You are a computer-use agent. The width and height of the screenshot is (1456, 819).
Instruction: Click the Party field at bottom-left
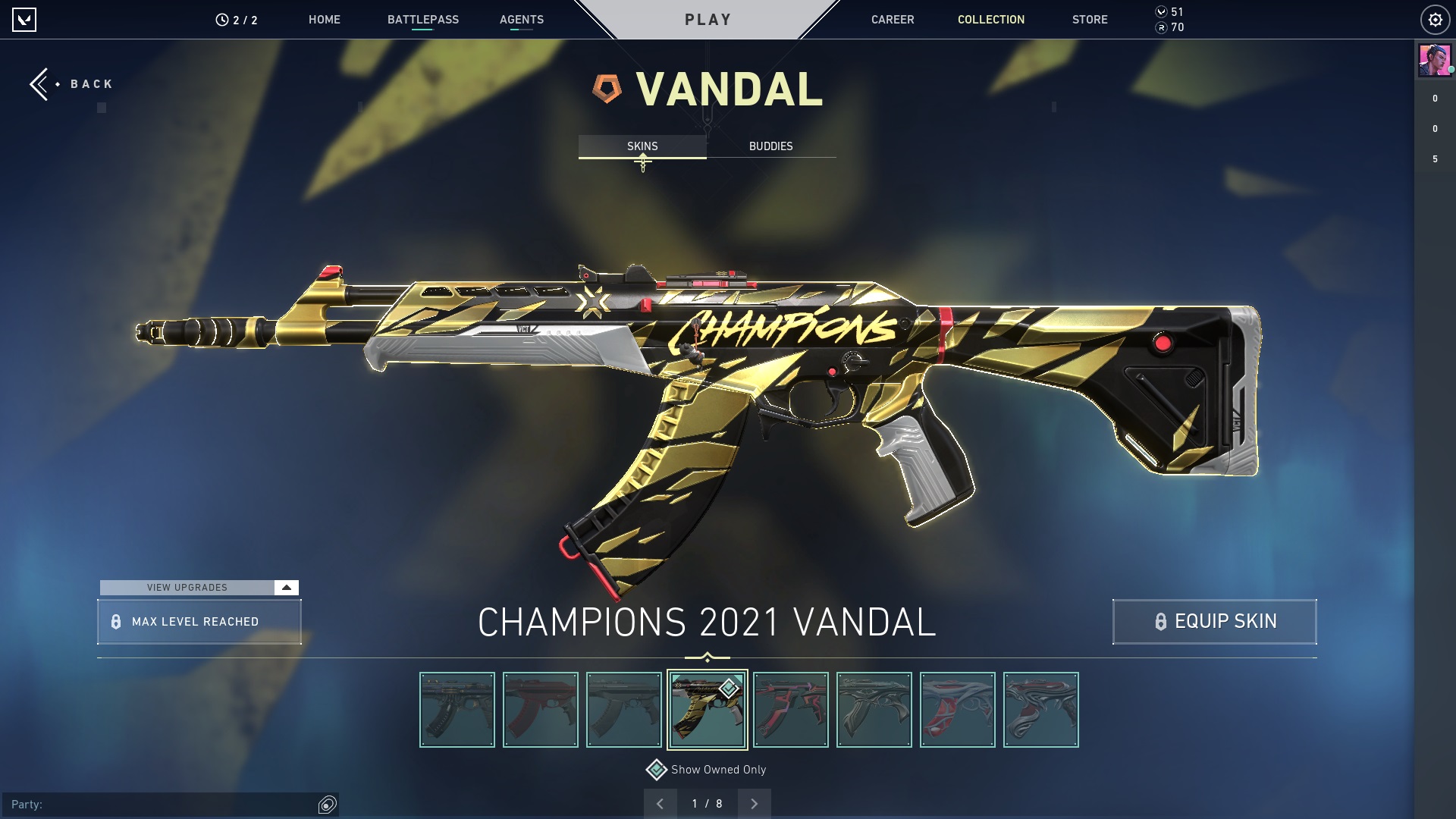[x=152, y=803]
